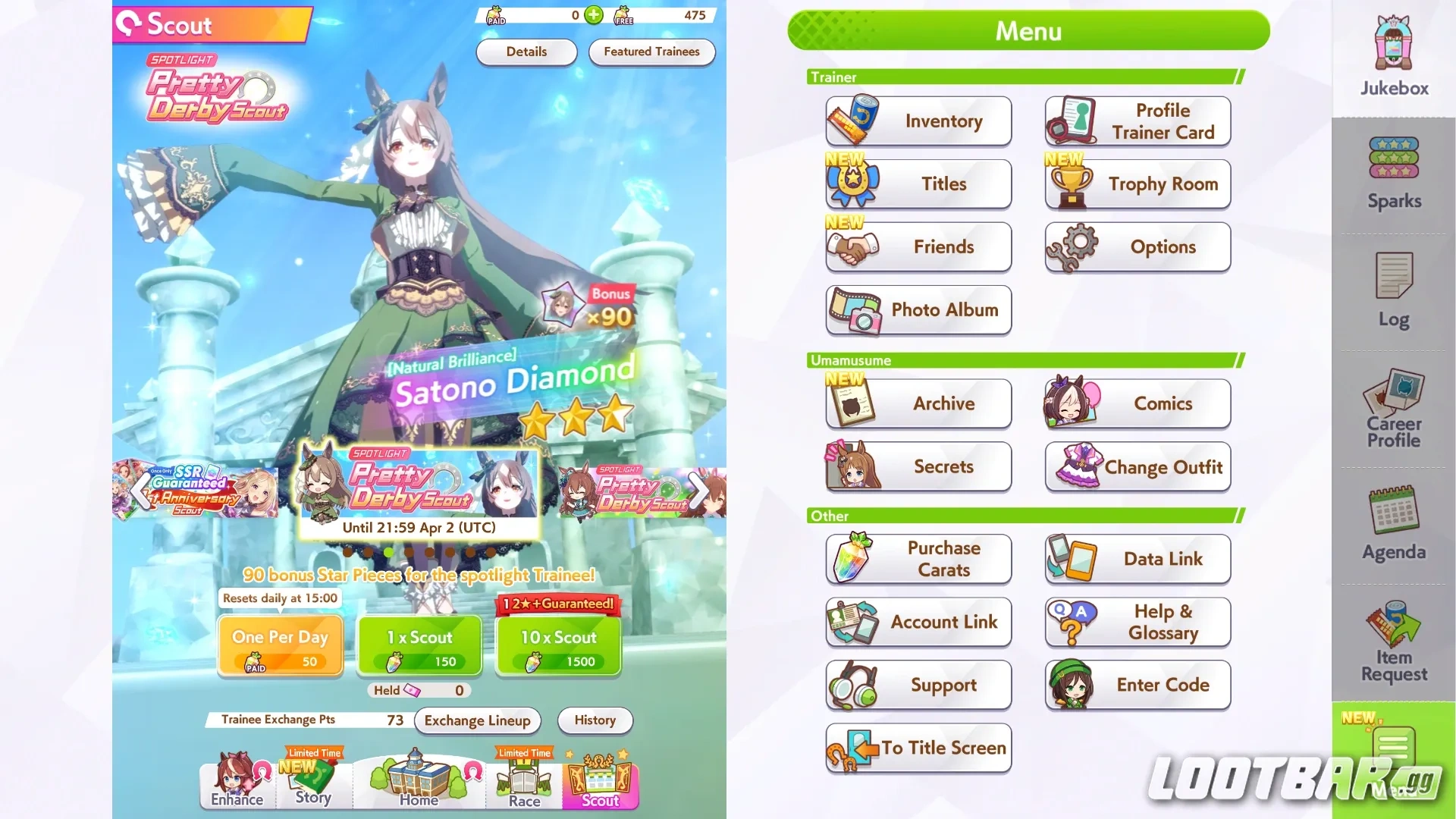This screenshot has height=819, width=1456.
Task: Open the Race tab at the bottom
Action: point(523,781)
